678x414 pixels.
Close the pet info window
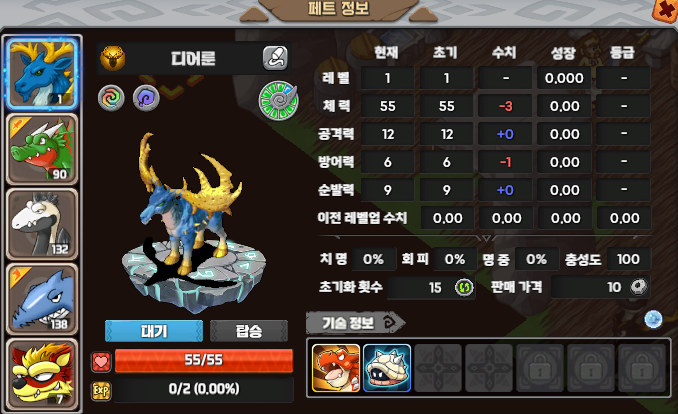(665, 9)
